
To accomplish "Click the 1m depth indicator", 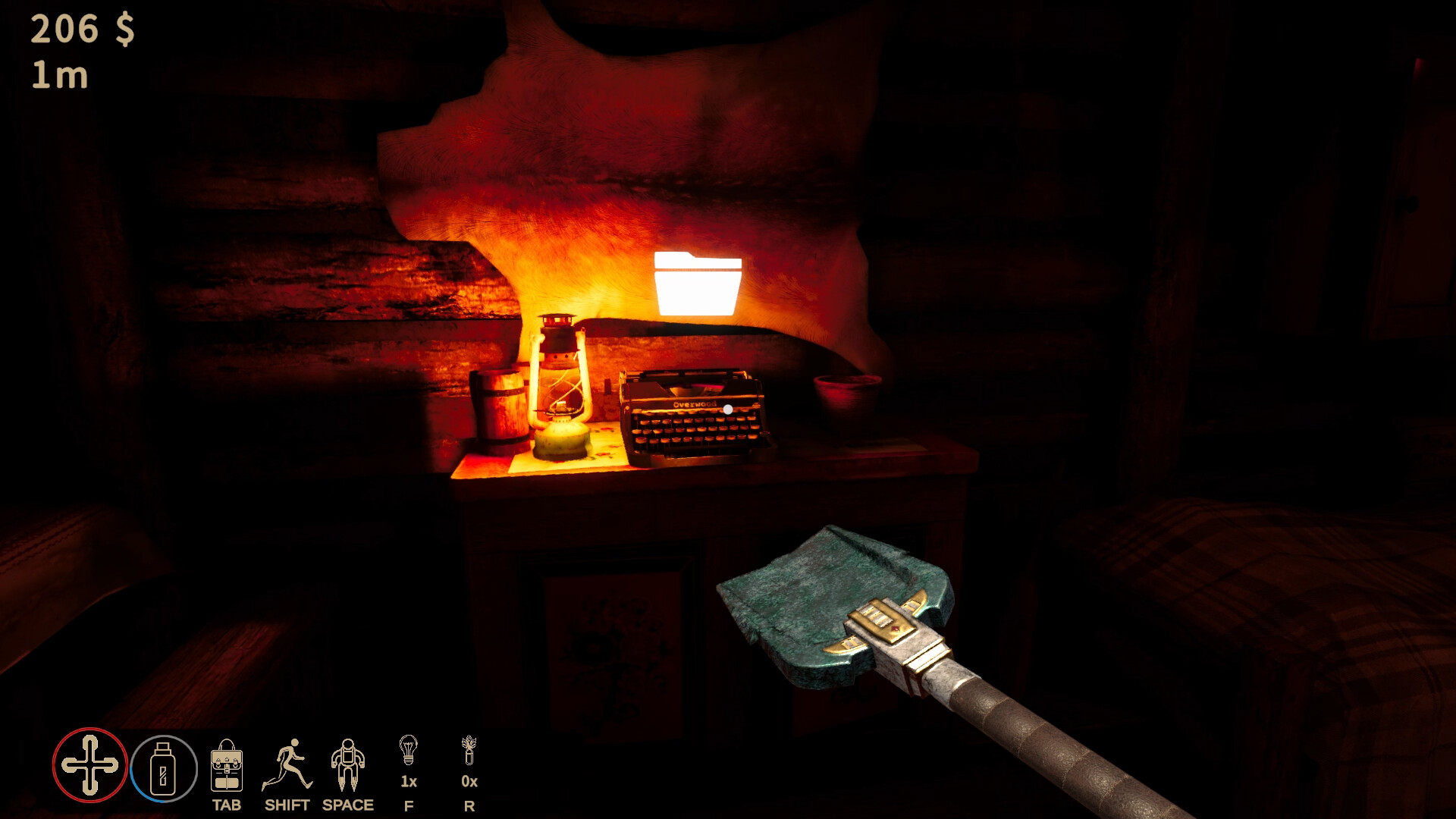I will coord(59,76).
